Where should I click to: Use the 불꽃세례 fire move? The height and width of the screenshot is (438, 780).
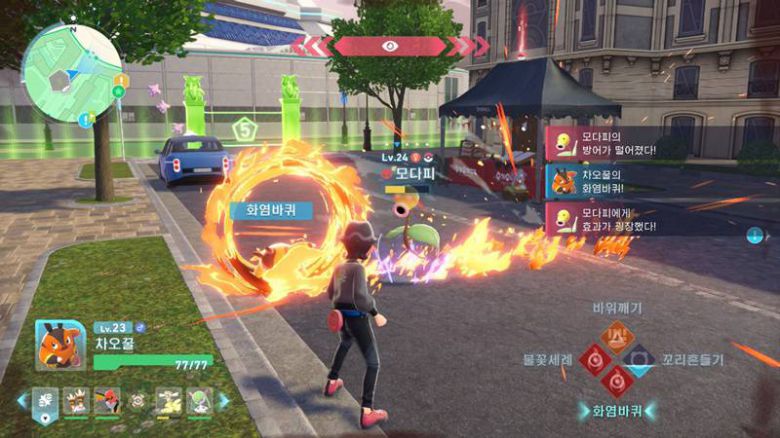(x=596, y=357)
